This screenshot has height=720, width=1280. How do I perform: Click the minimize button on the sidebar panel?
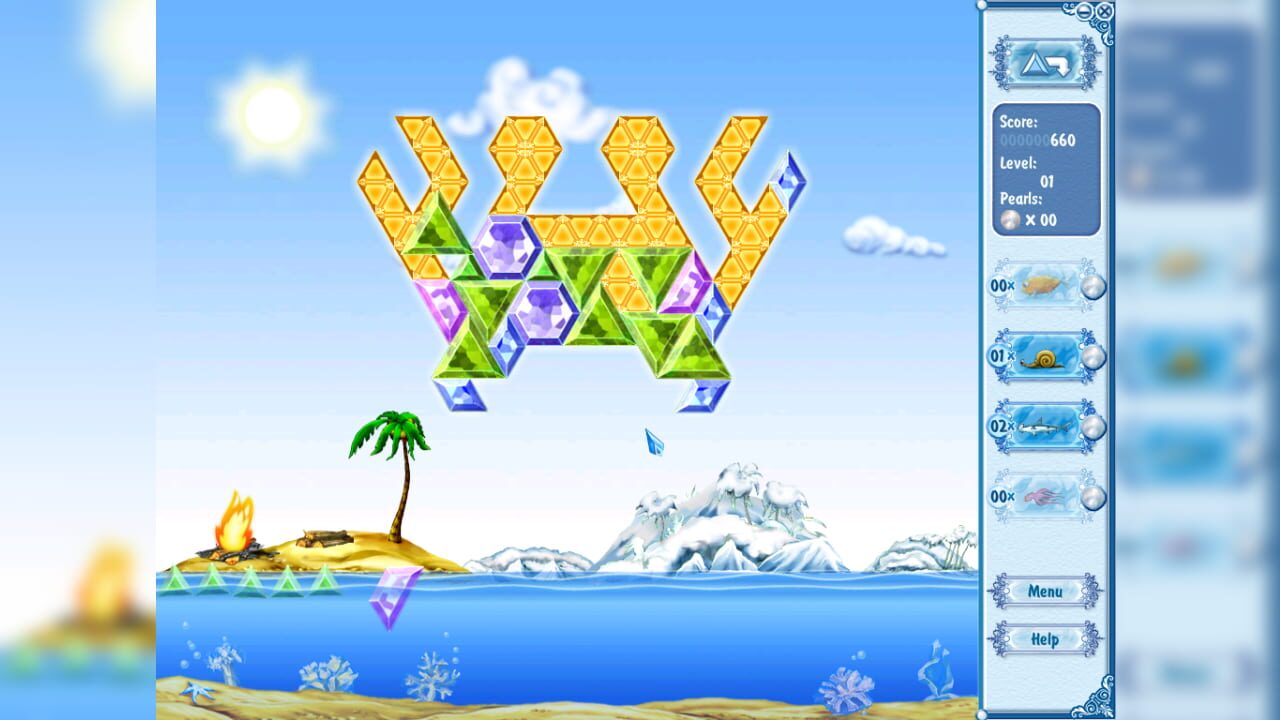tap(1083, 9)
